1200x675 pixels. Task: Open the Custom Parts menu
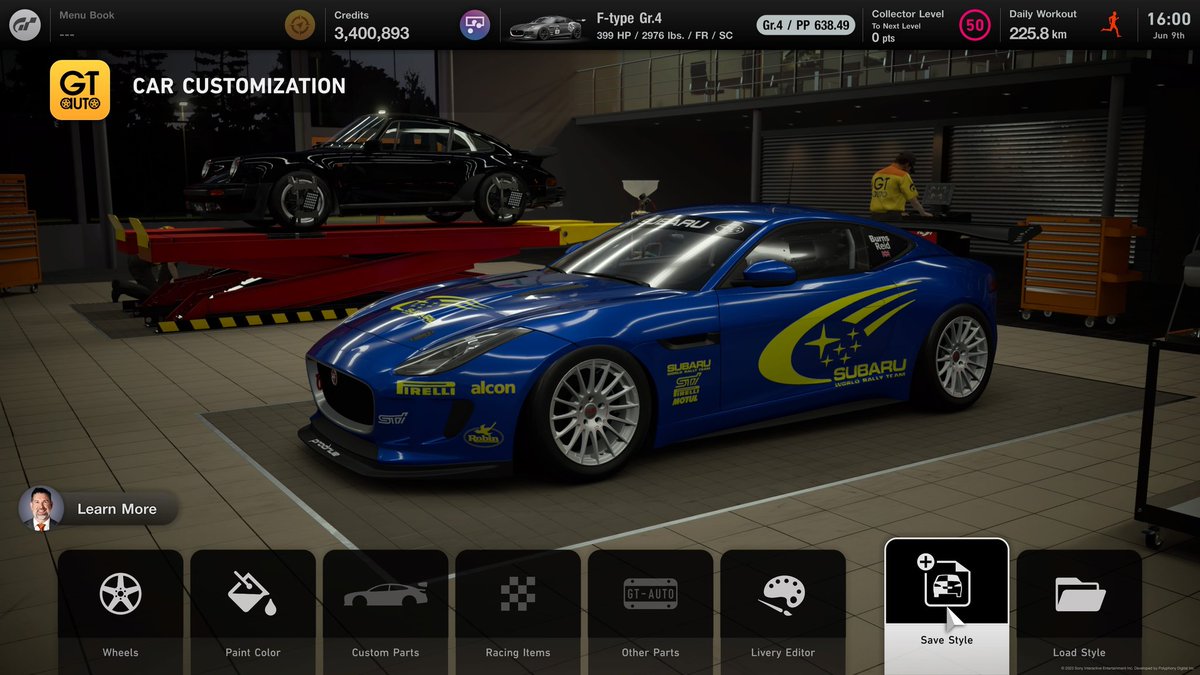tap(385, 608)
